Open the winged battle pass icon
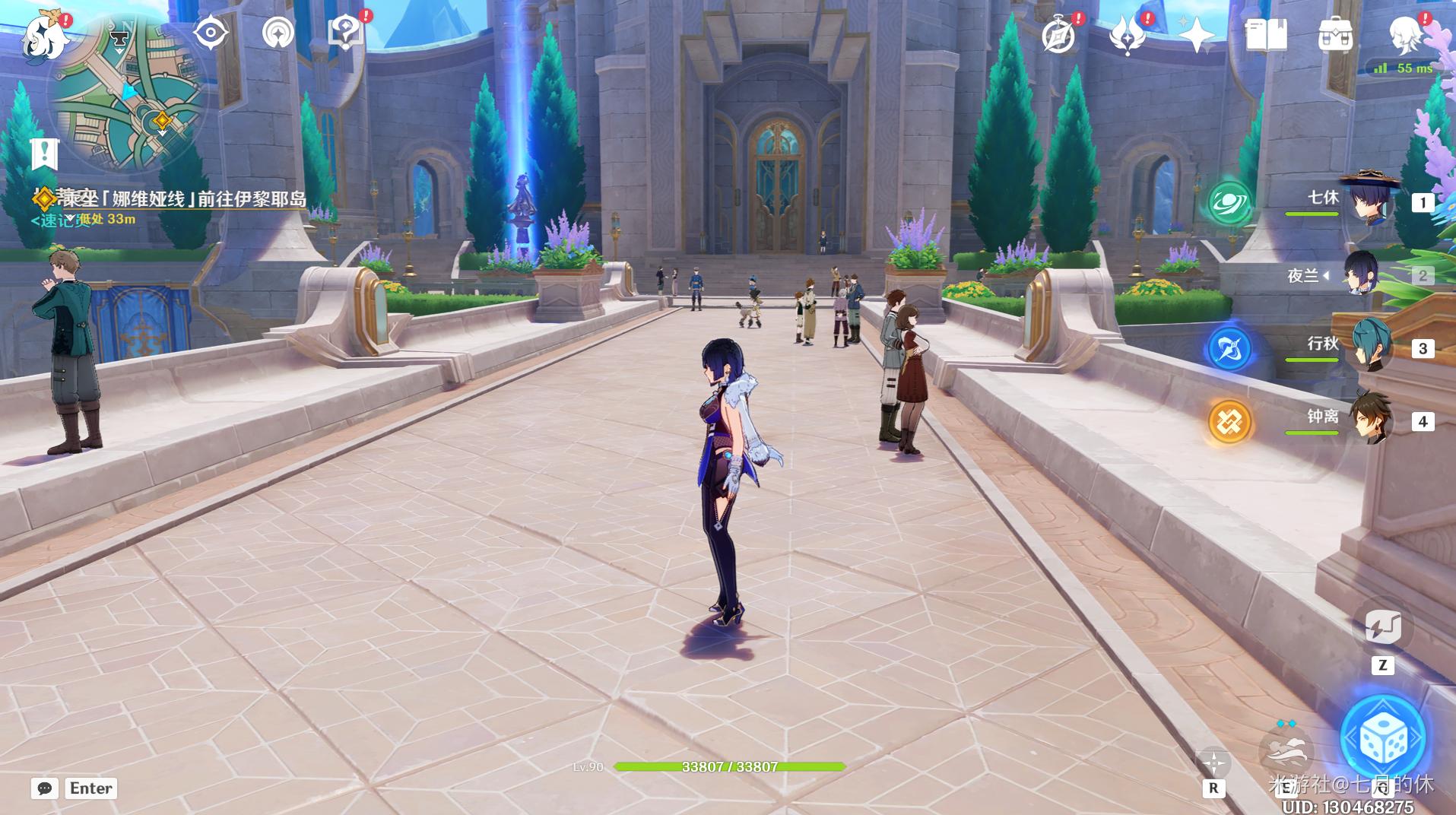 coord(1127,35)
